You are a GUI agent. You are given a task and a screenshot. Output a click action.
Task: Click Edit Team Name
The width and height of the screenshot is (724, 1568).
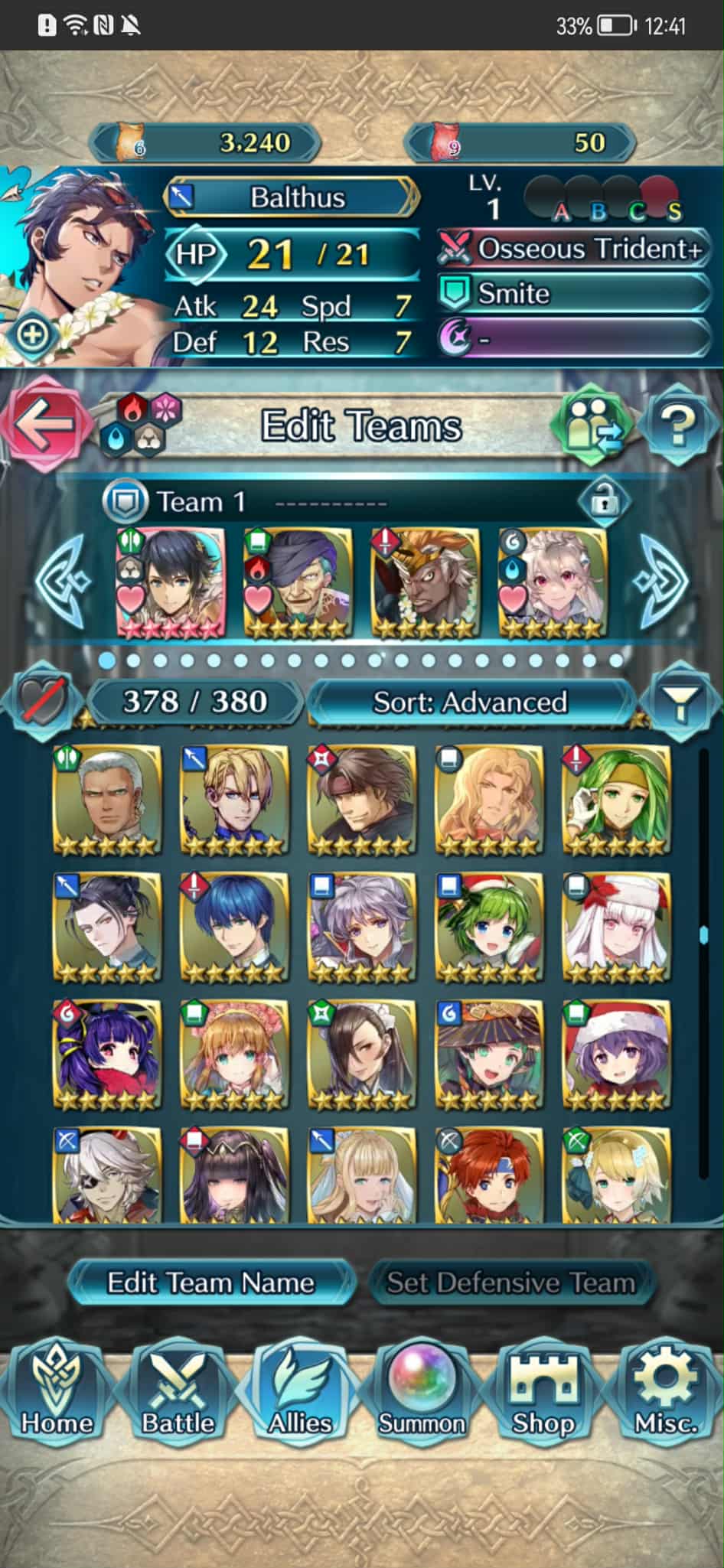click(x=210, y=1283)
